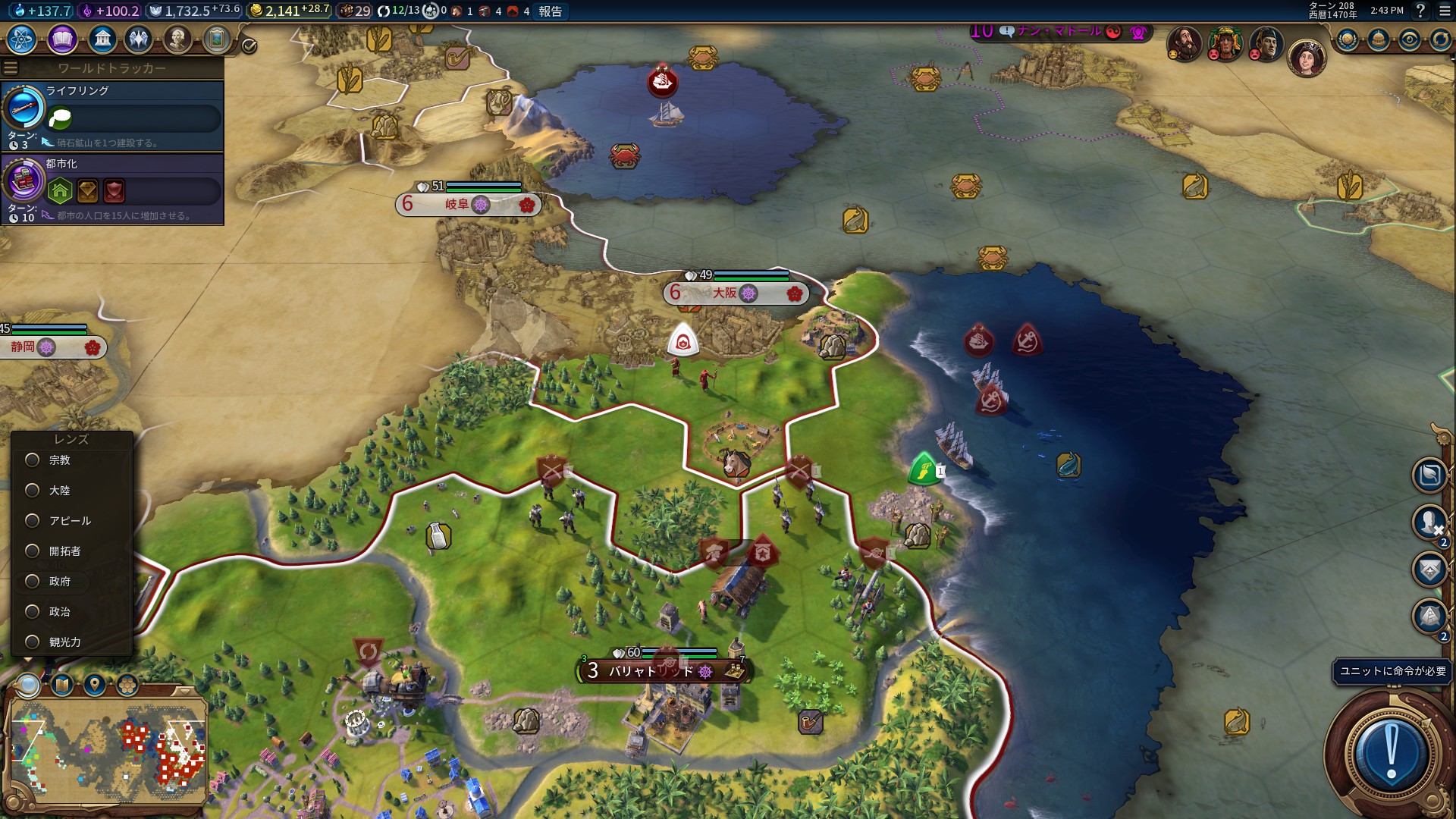Select the アピール lens
1456x819 pixels.
33,521
